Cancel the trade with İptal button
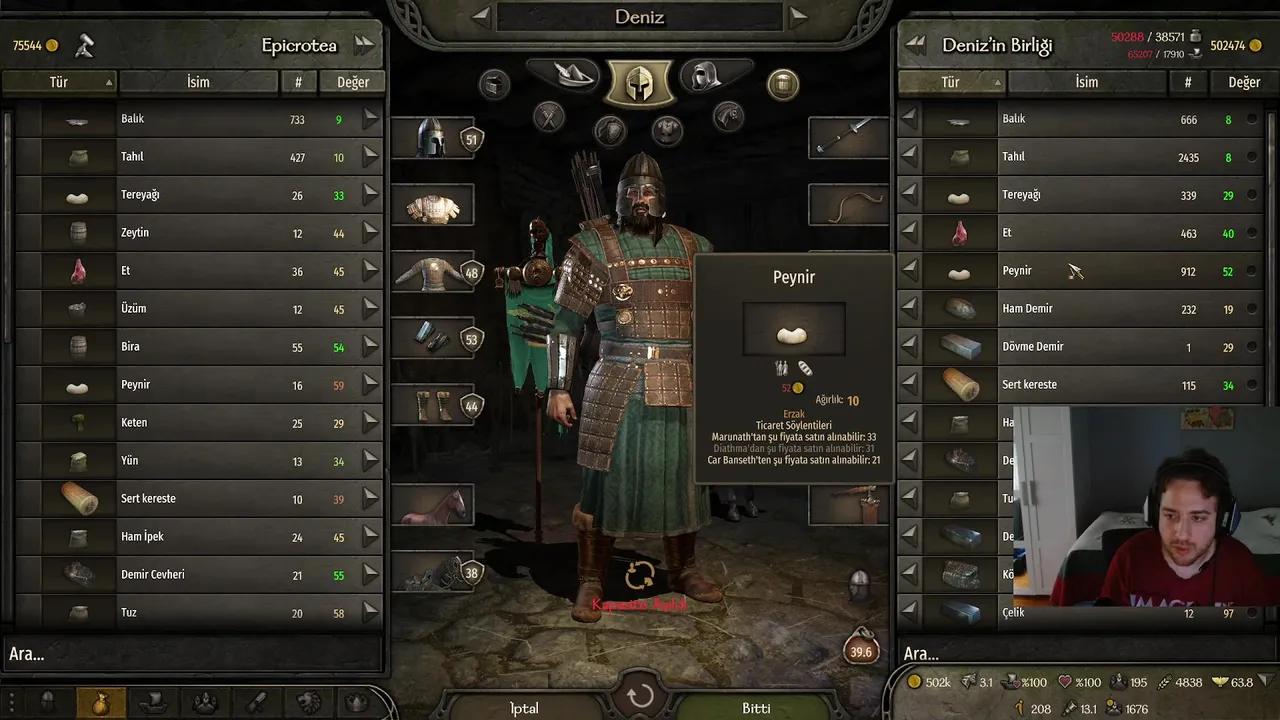Viewport: 1280px width, 720px height. pyautogui.click(x=524, y=707)
